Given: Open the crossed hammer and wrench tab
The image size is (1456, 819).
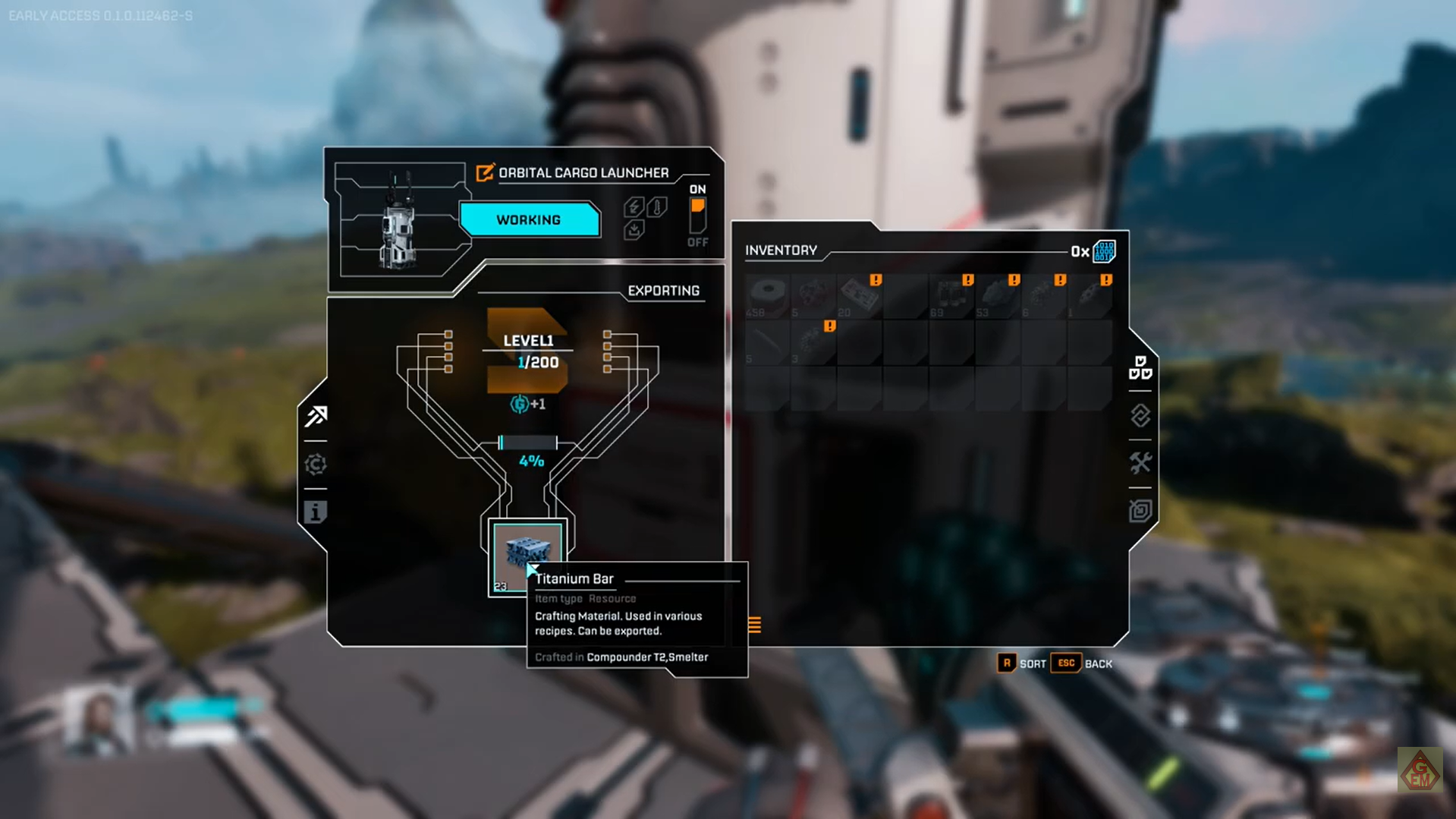Looking at the screenshot, I should coord(1140,463).
